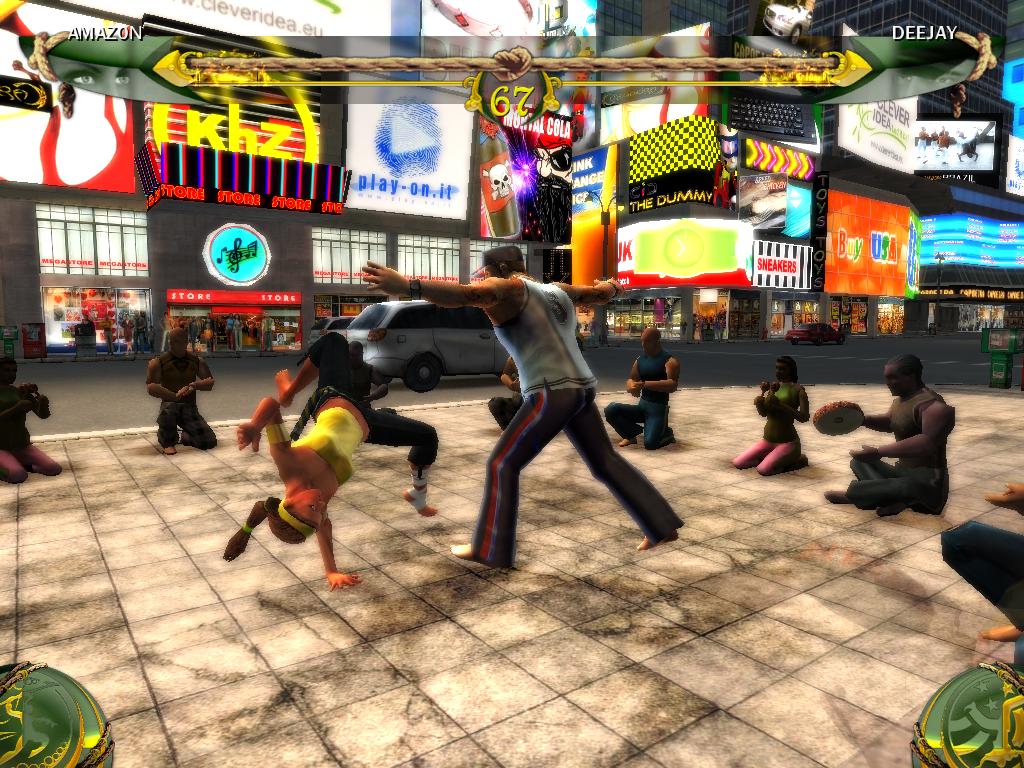The width and height of the screenshot is (1024, 768).
Task: Select Deejay's green orb emblem
Action: tap(972, 720)
